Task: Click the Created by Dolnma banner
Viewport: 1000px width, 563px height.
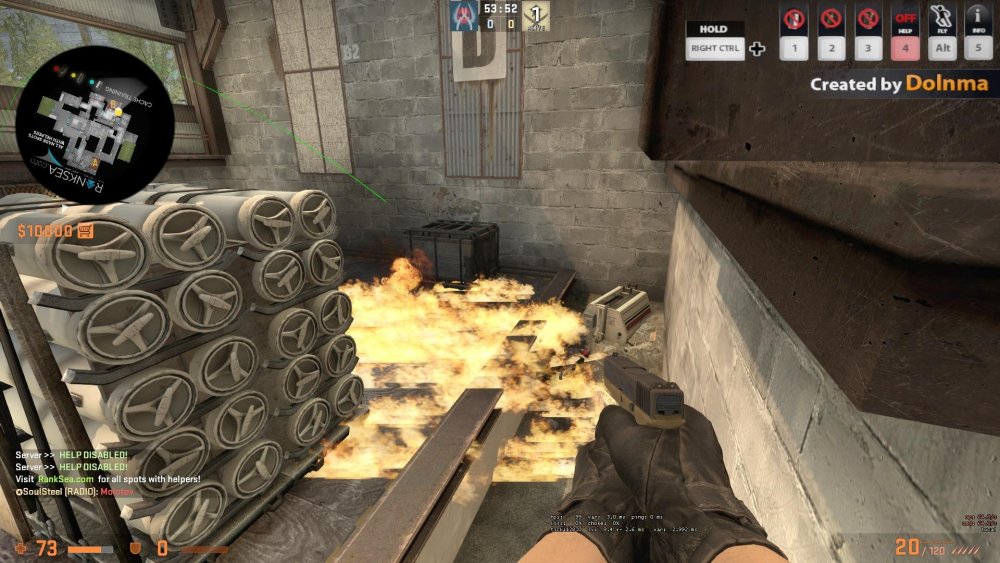Action: pyautogui.click(x=898, y=85)
